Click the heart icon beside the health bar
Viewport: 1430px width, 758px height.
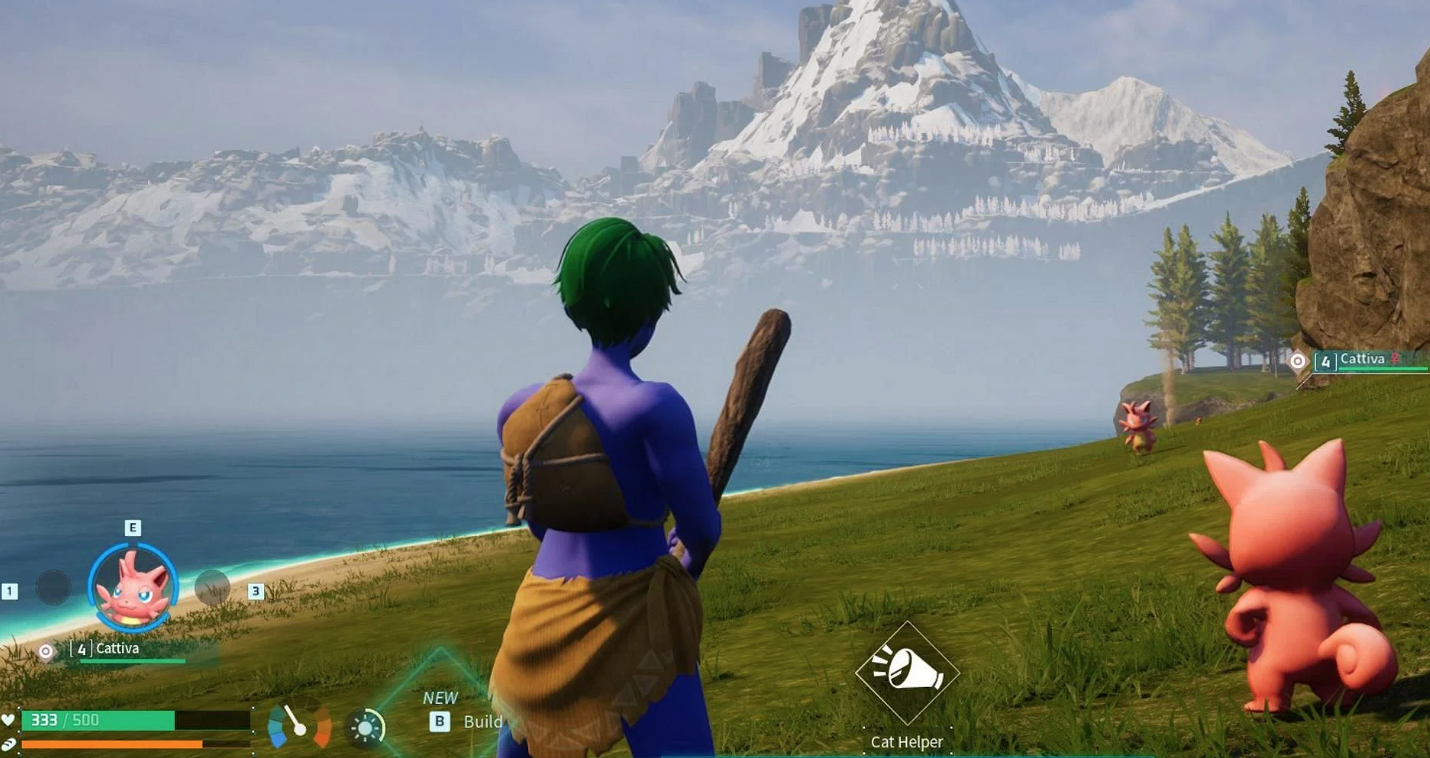[9, 719]
